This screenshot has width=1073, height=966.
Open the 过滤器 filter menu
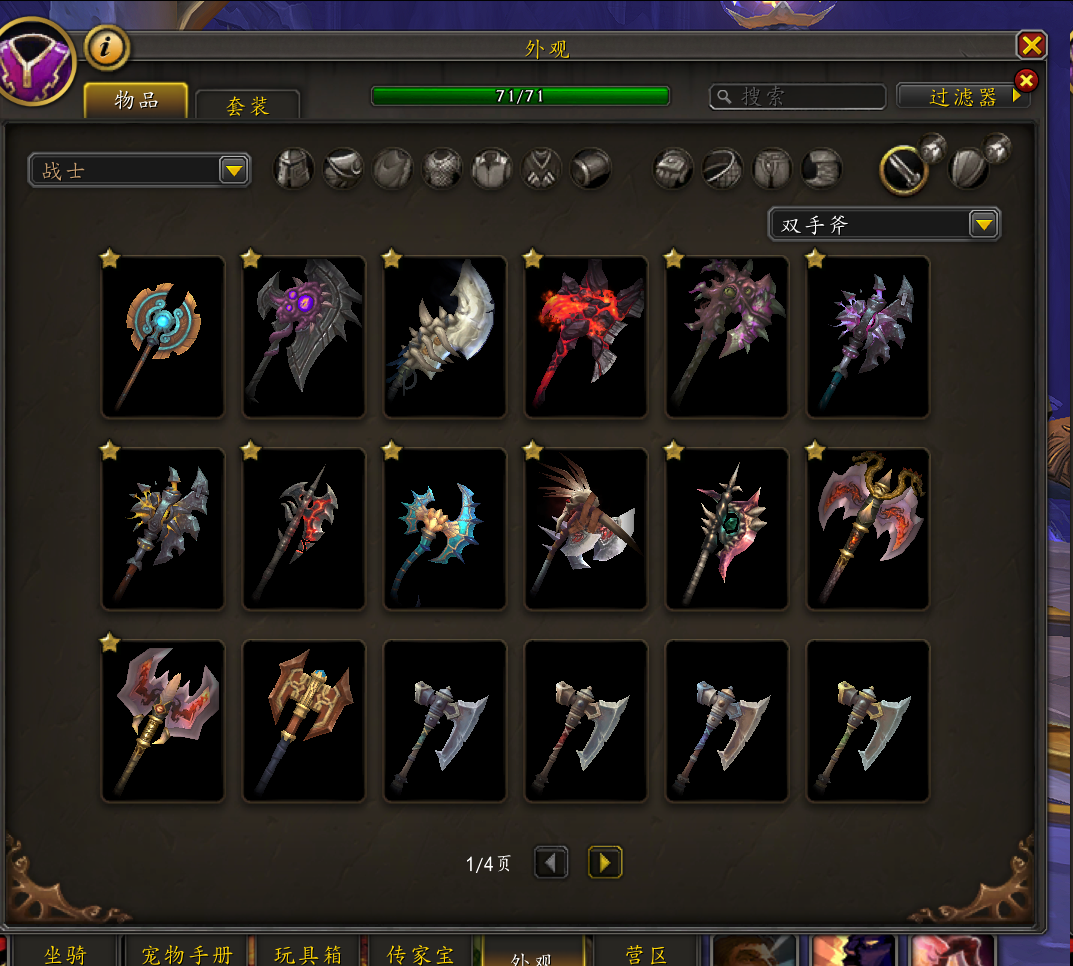pos(963,96)
